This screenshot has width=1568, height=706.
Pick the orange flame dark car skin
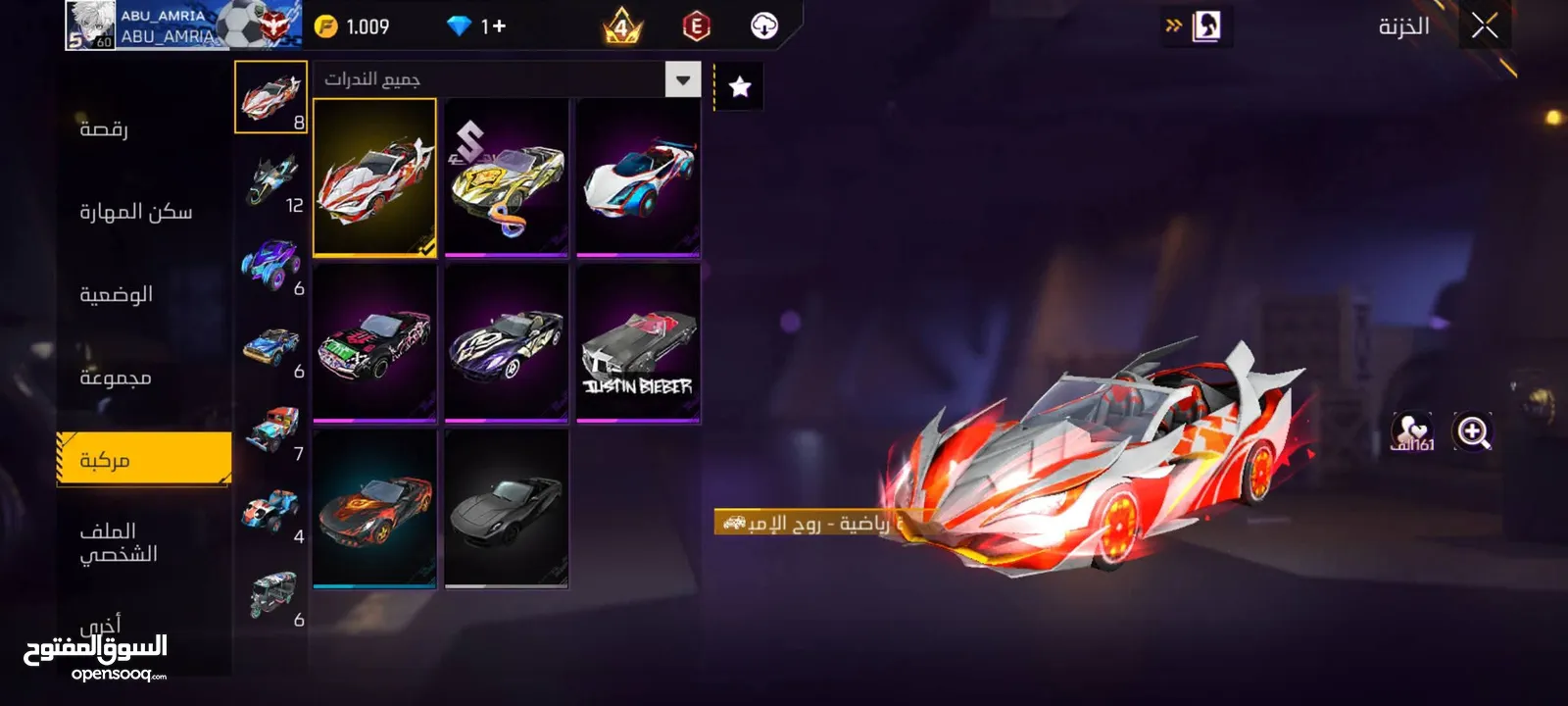click(x=374, y=508)
